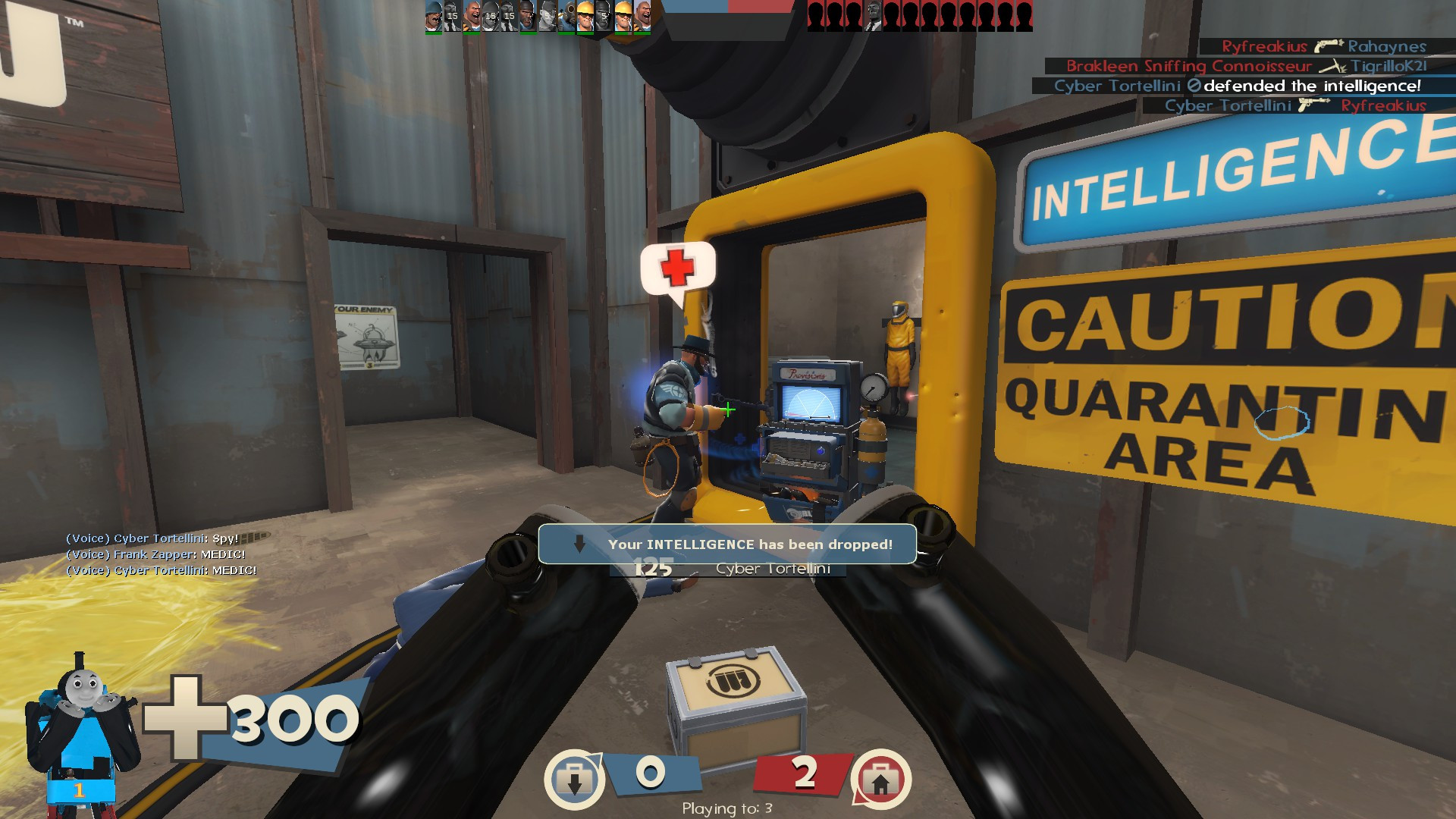Select the pistol kill icon beside Ryfreakius
Image resolution: width=1456 pixels, height=819 pixels.
(1327, 47)
